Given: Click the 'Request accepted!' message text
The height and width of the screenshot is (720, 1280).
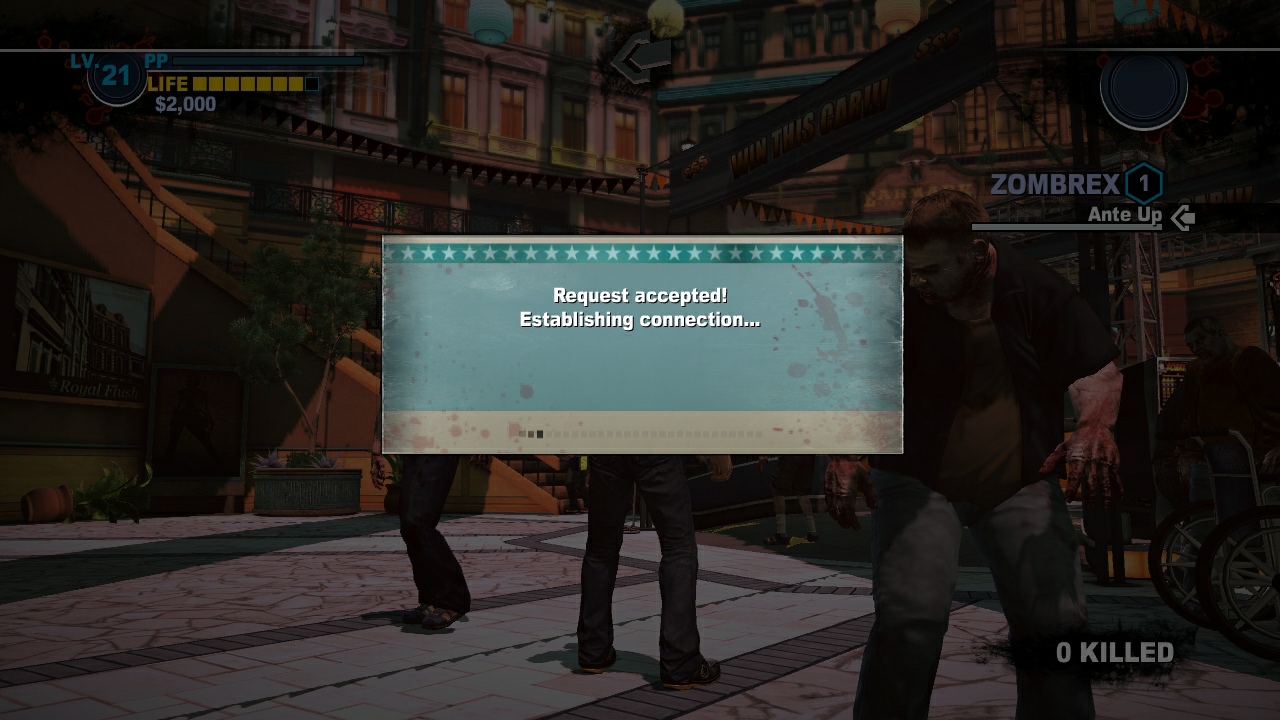Looking at the screenshot, I should coord(641,296).
